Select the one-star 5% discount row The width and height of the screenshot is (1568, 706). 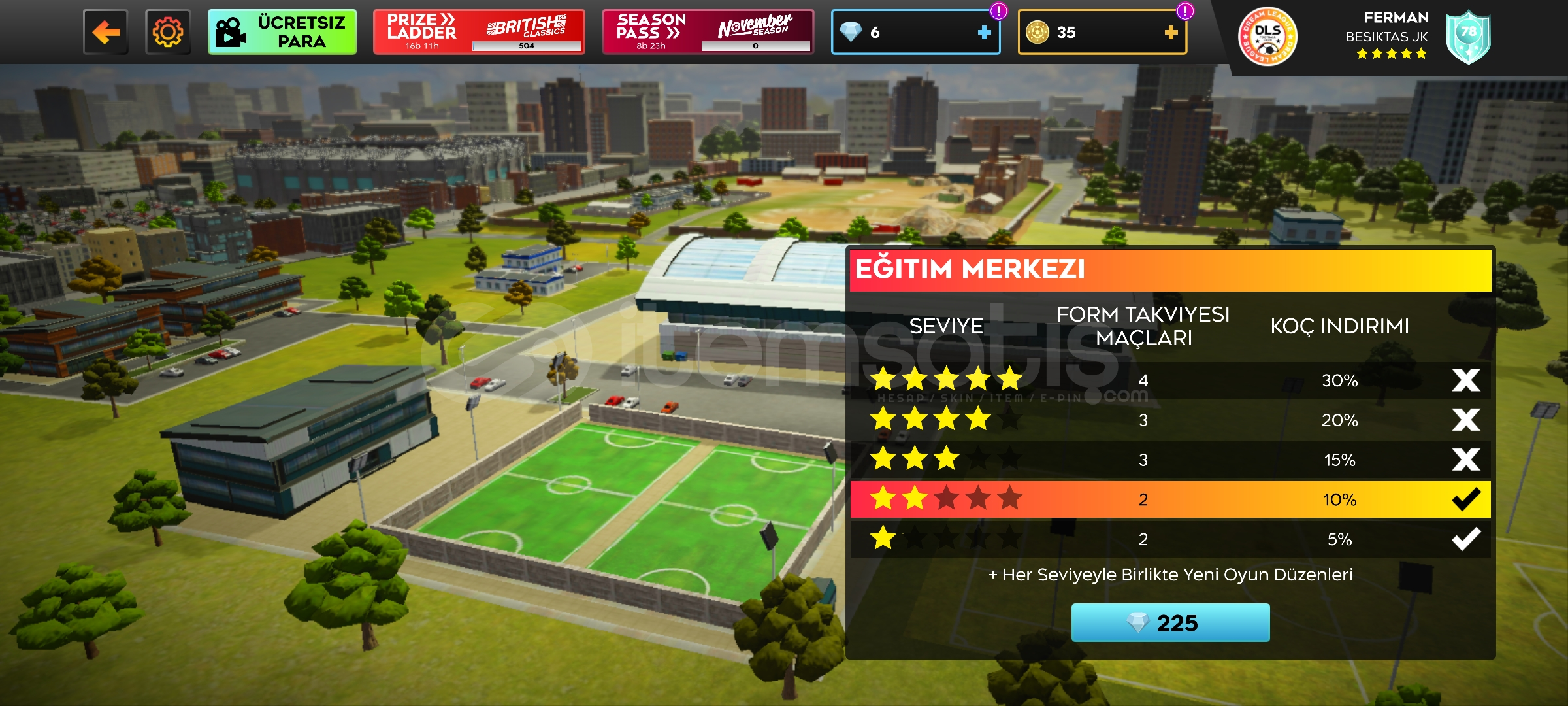(1169, 539)
